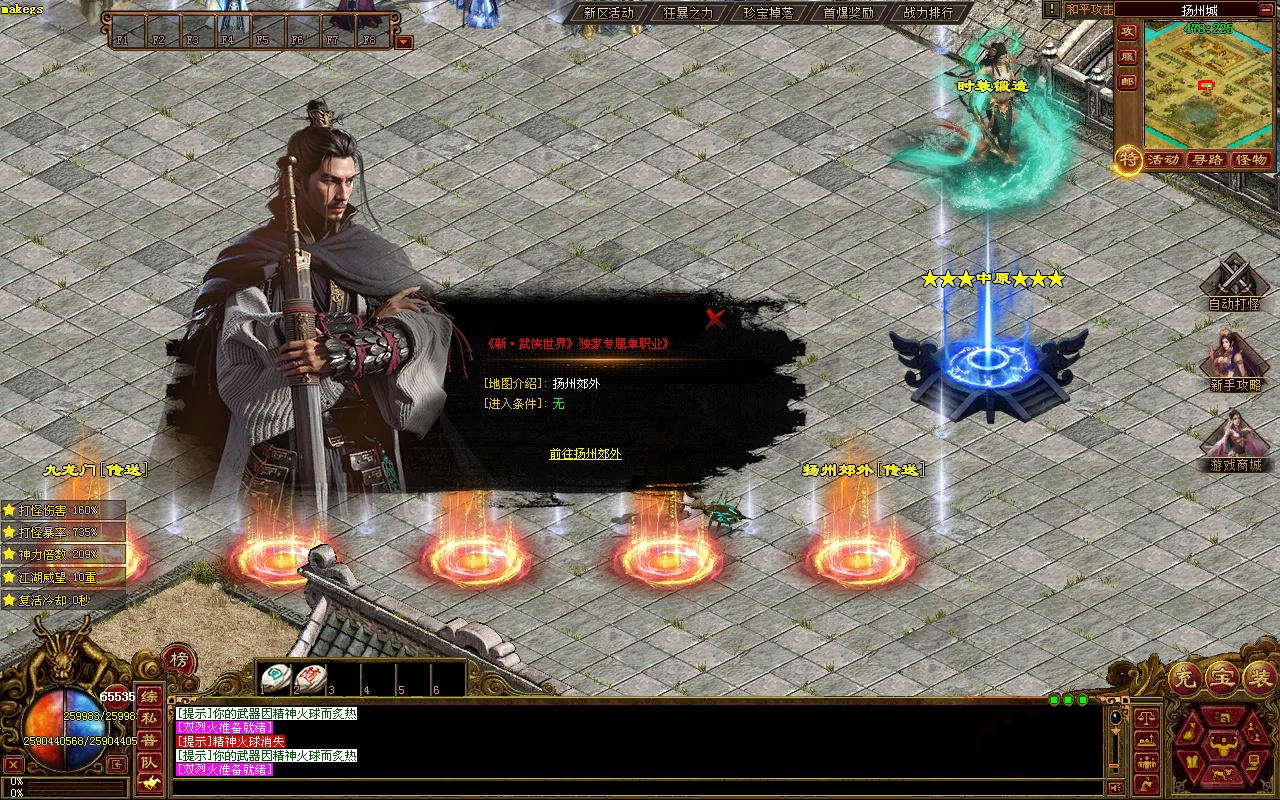Open the money bag inventory icon
This screenshot has width=1280, height=800.
(1189, 731)
